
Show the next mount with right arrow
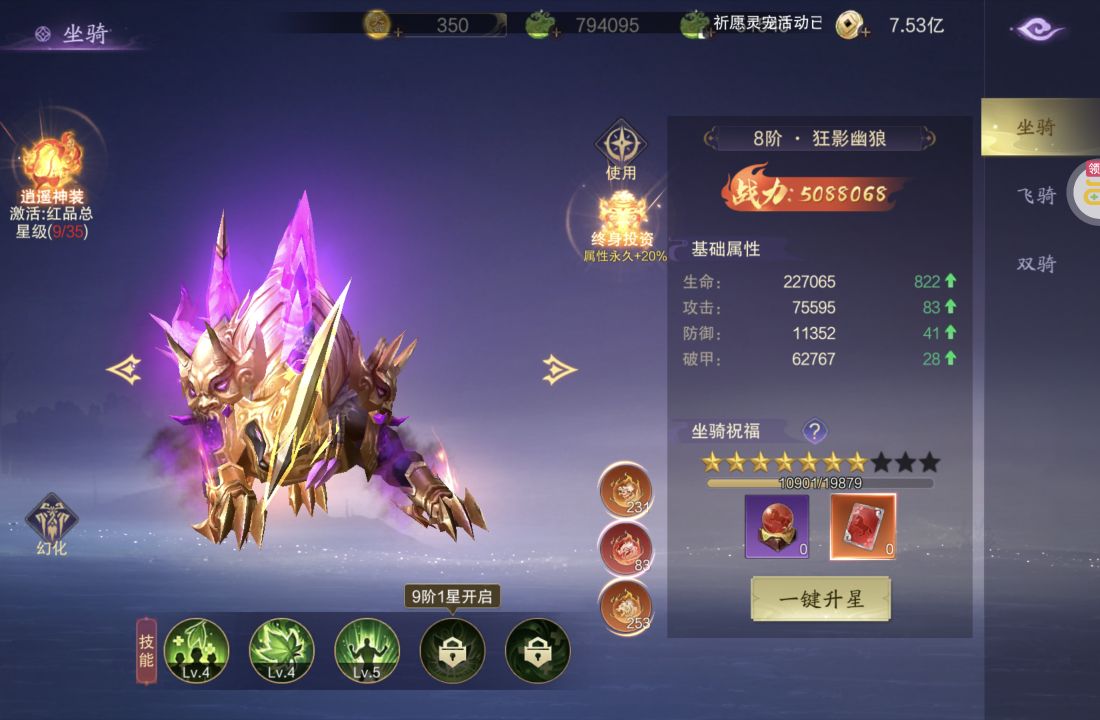[559, 370]
